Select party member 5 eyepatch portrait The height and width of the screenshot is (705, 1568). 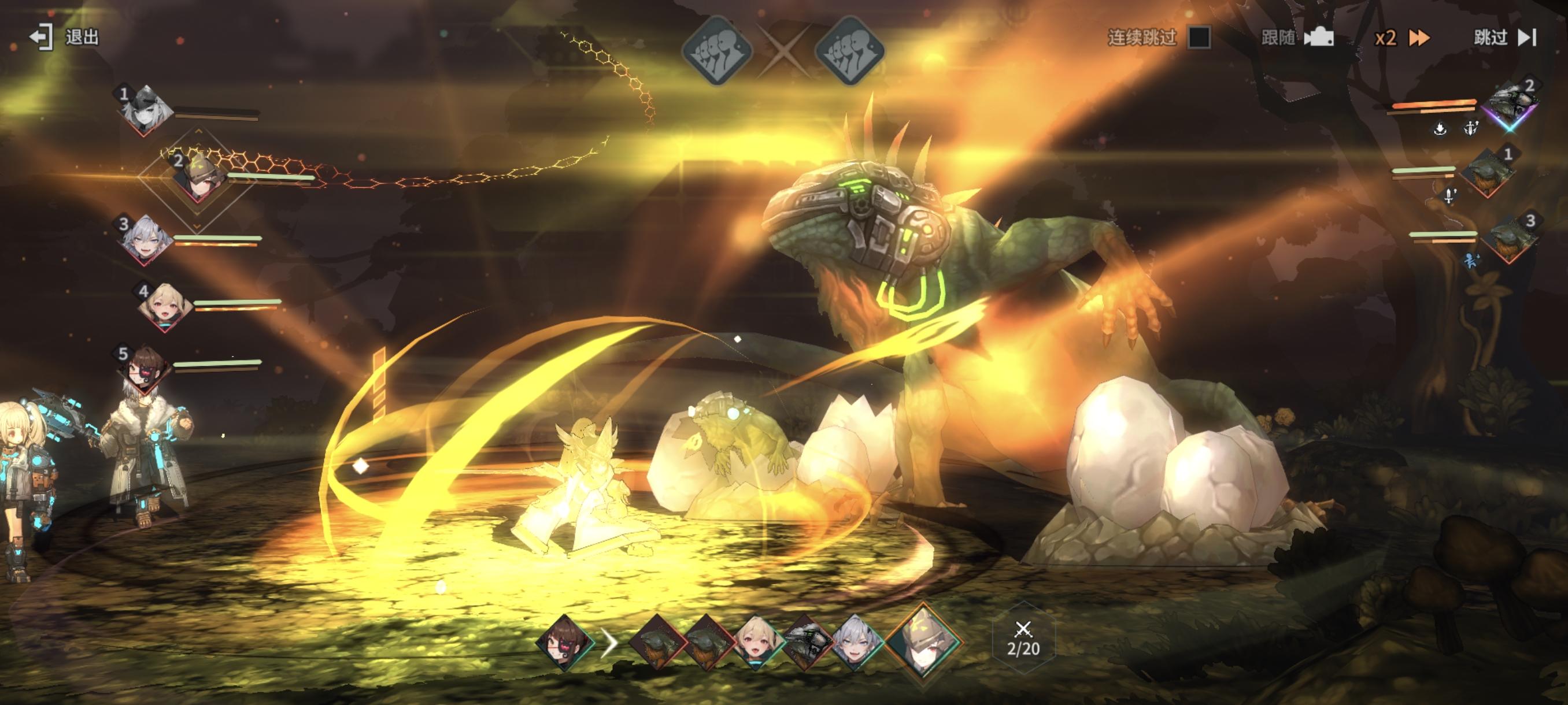(x=145, y=368)
